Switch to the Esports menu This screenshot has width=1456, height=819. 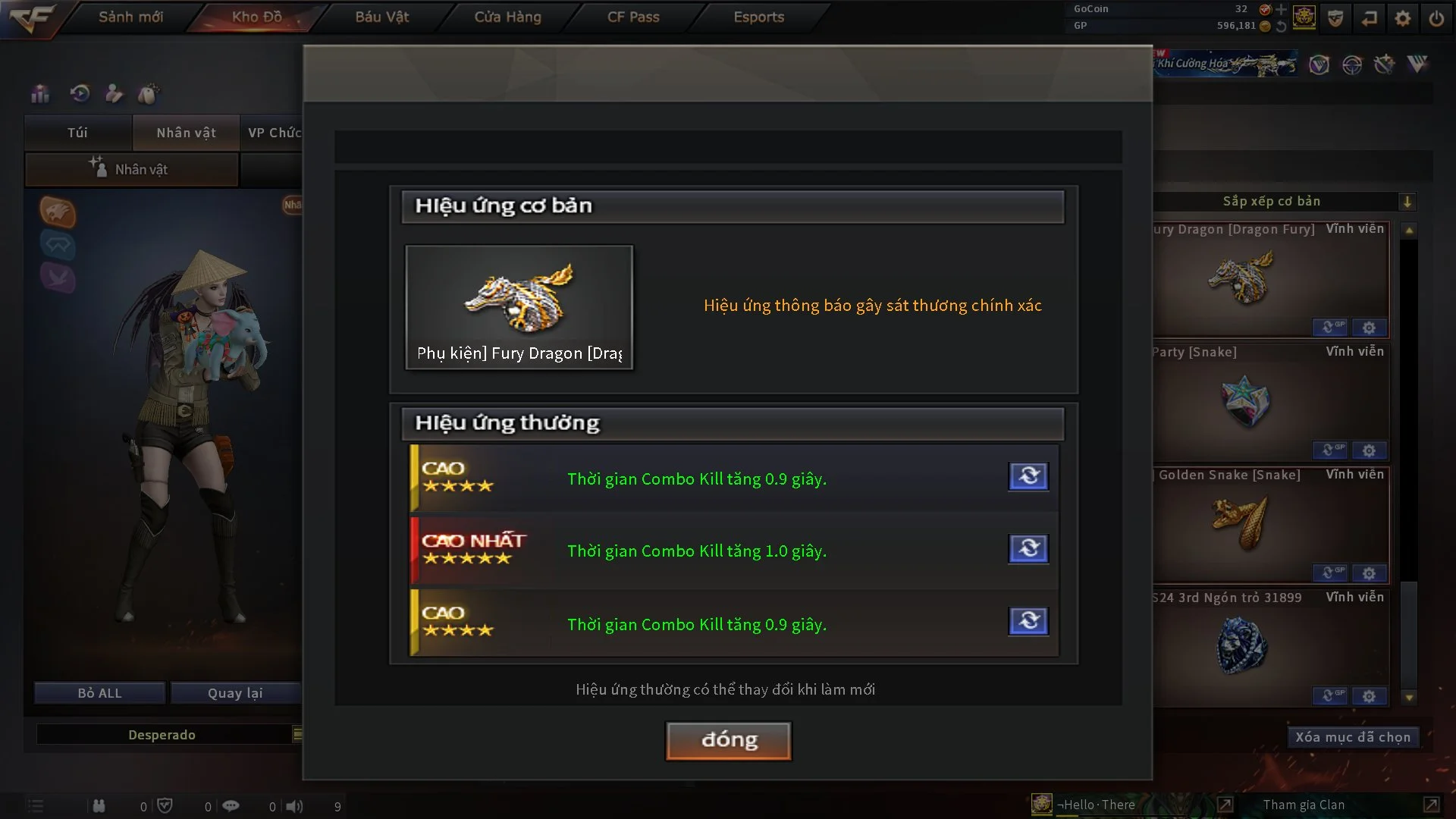click(758, 17)
